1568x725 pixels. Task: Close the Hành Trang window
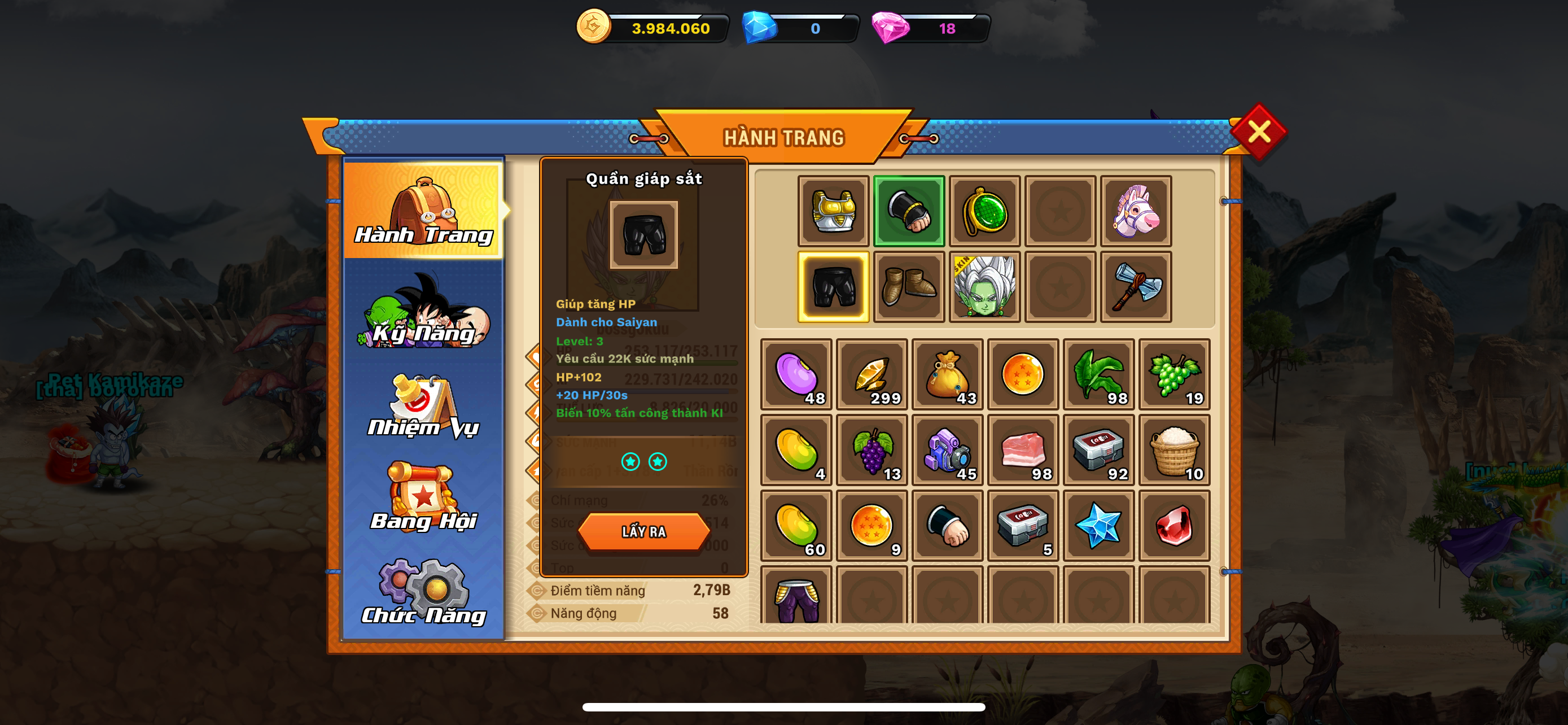[x=1258, y=132]
